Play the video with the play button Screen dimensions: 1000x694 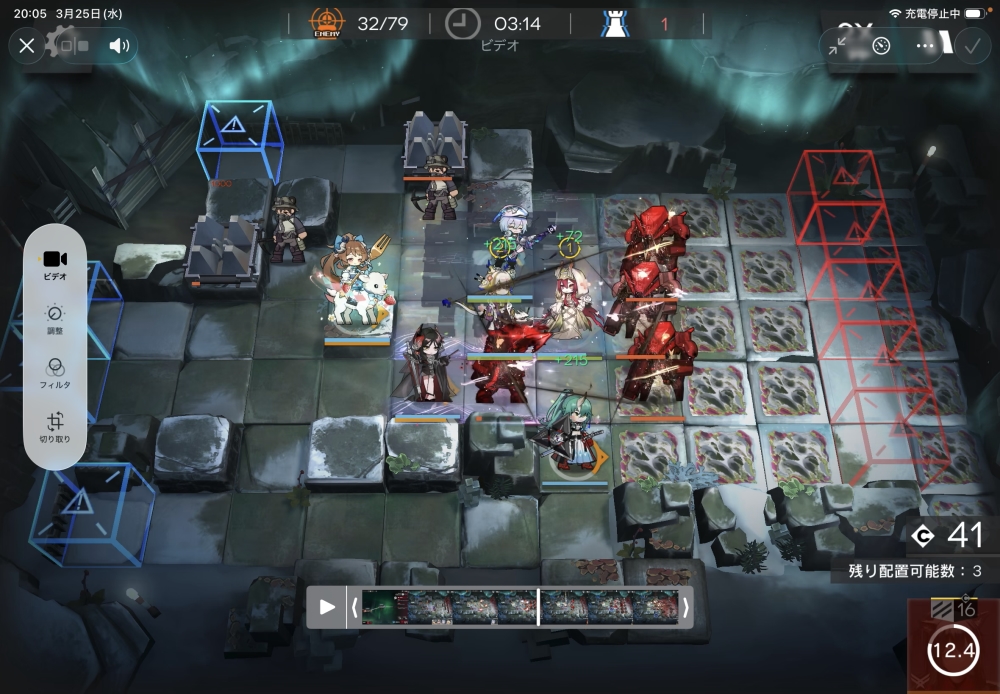327,607
